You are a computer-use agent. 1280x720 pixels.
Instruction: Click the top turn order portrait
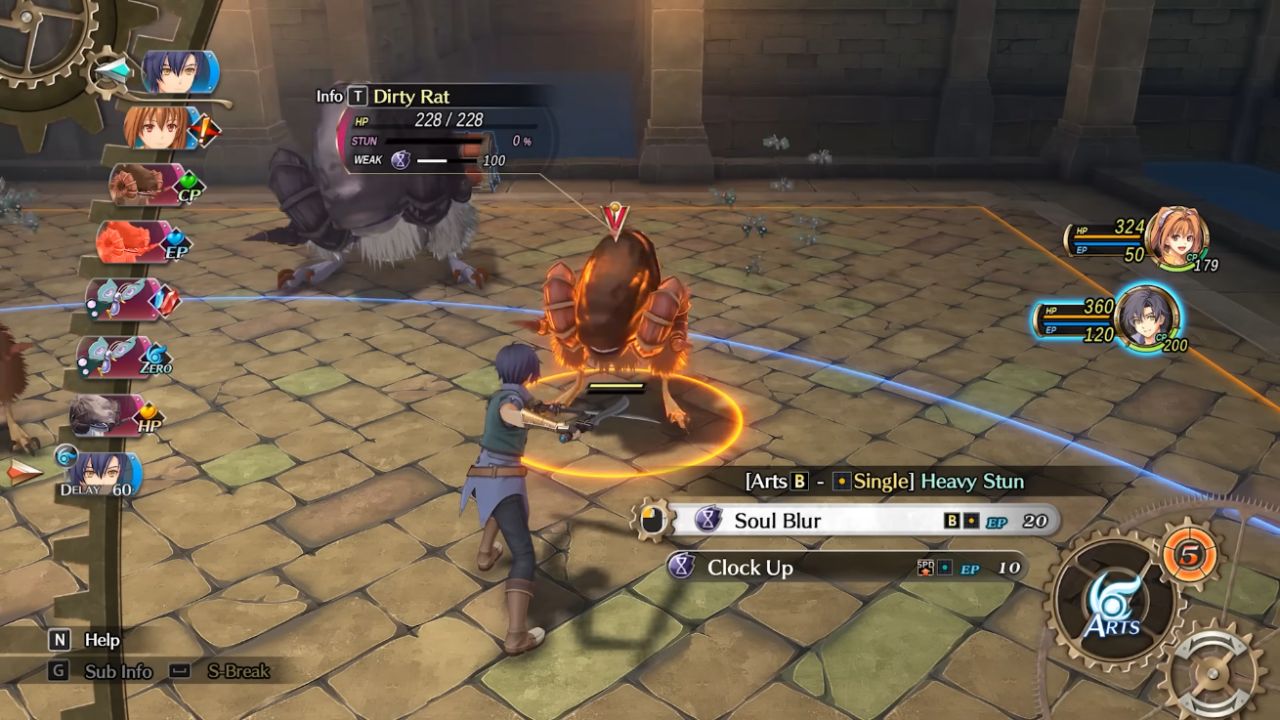180,72
